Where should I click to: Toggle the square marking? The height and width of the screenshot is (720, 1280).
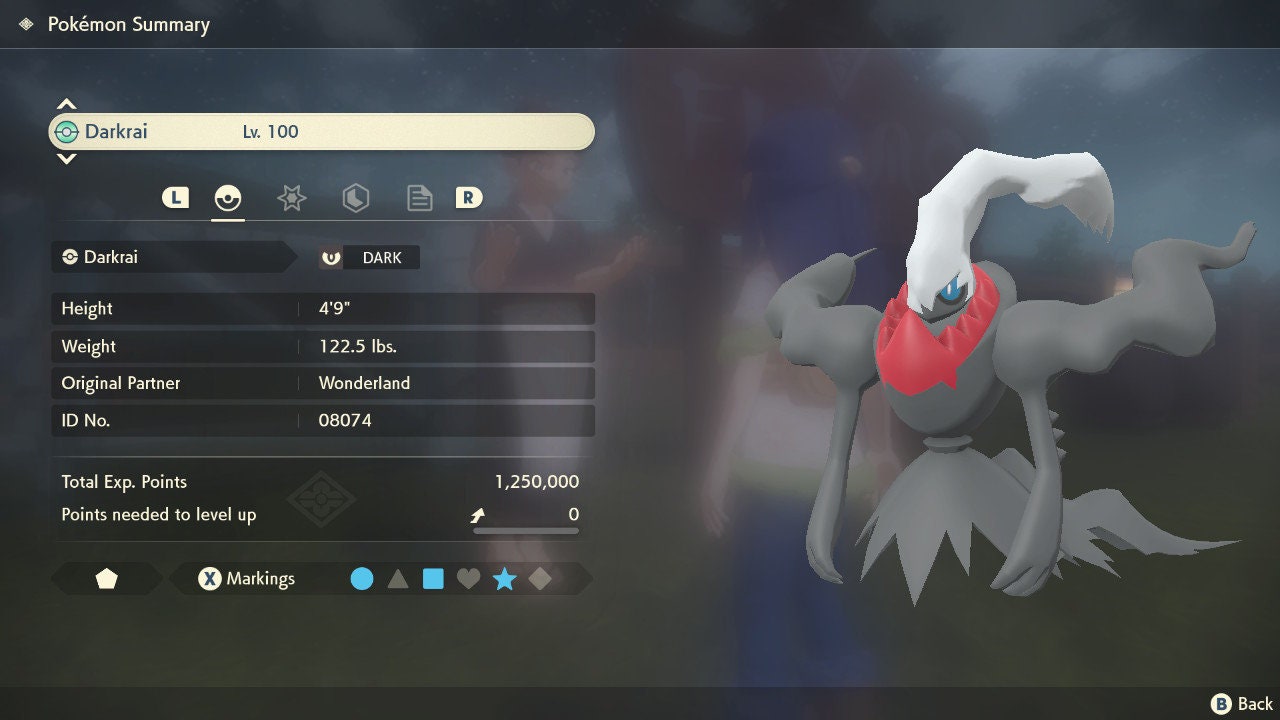[x=433, y=579]
